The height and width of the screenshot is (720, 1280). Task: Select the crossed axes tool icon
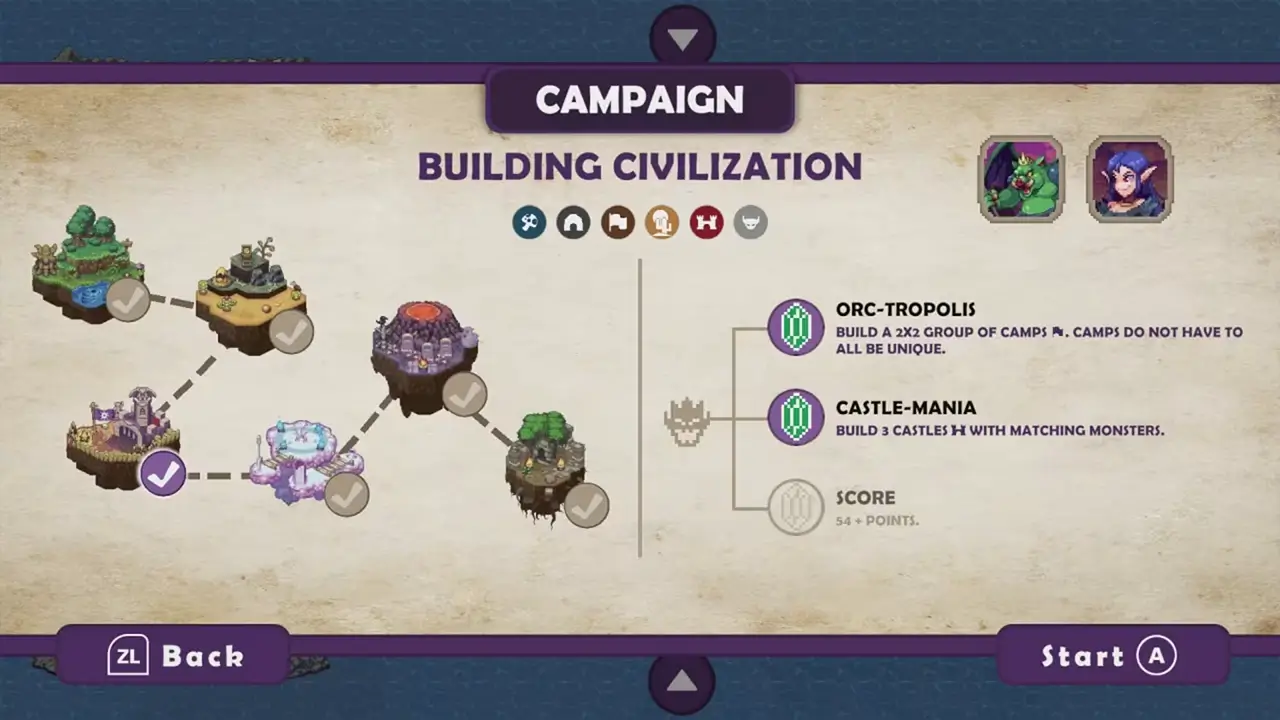point(529,222)
